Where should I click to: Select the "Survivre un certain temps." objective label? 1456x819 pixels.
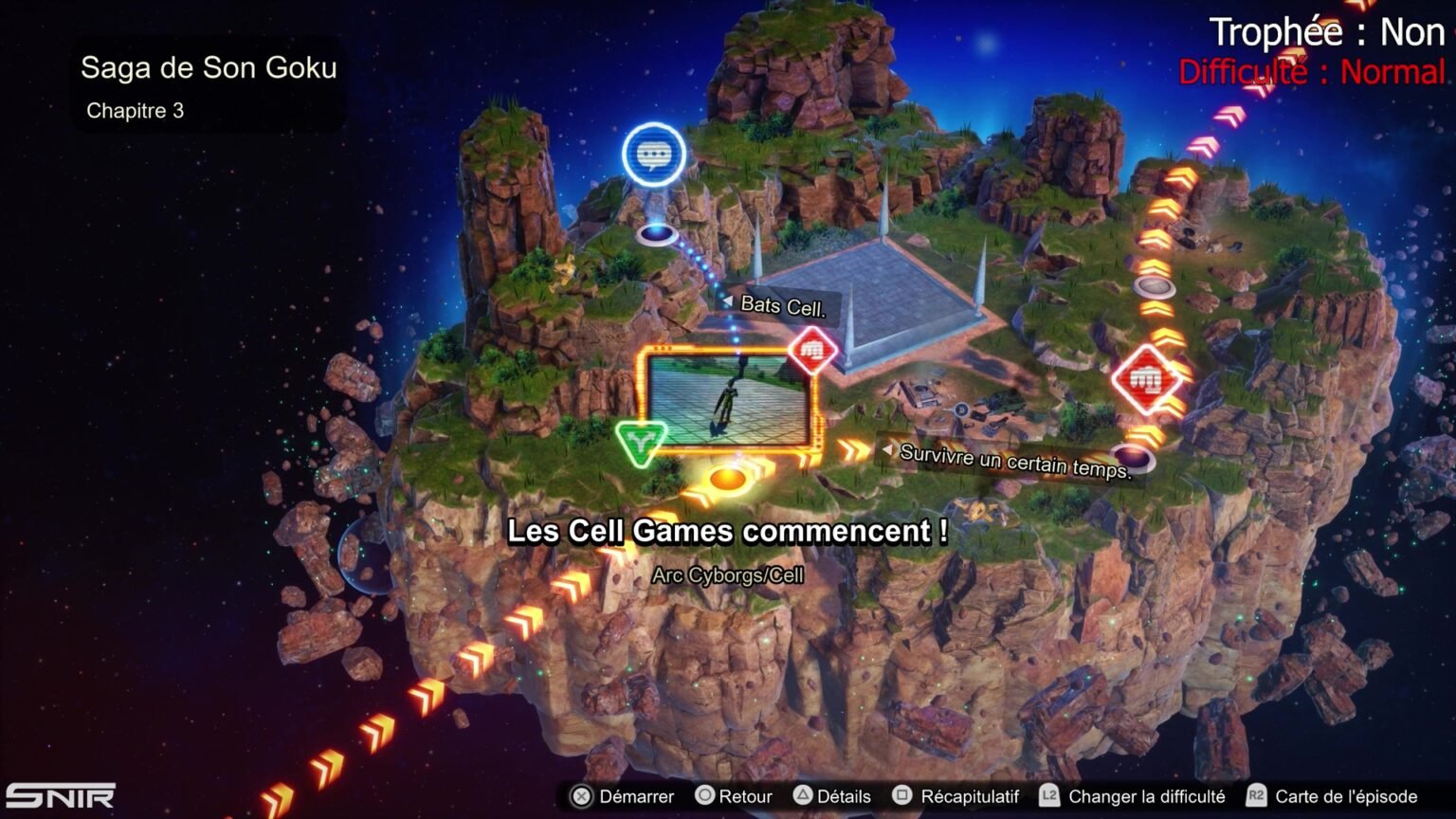point(1013,462)
